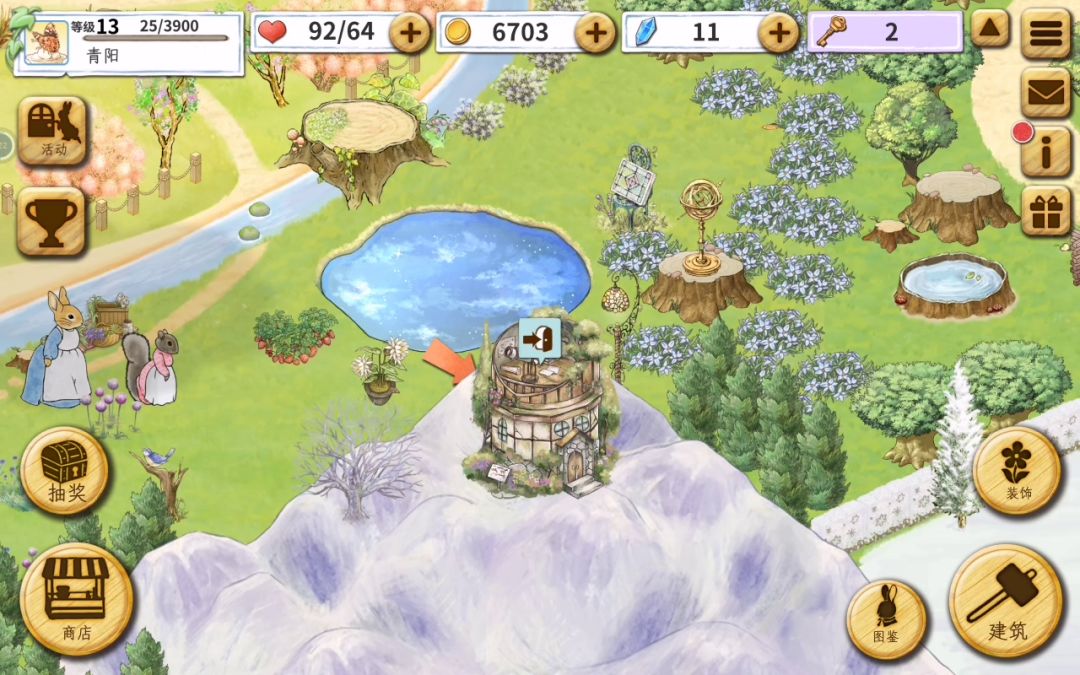Open the 装饰 decoration menu

[x=1017, y=470]
